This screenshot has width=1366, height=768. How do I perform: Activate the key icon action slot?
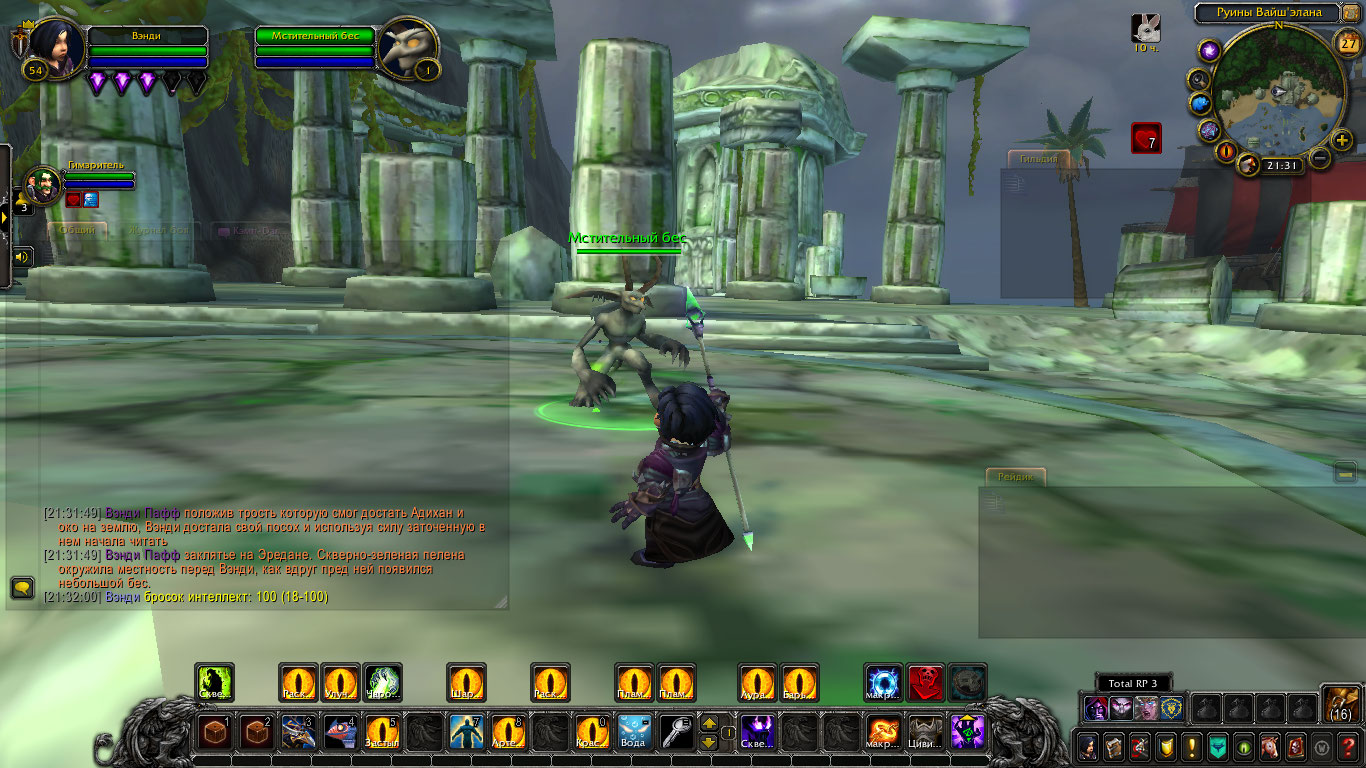(677, 732)
